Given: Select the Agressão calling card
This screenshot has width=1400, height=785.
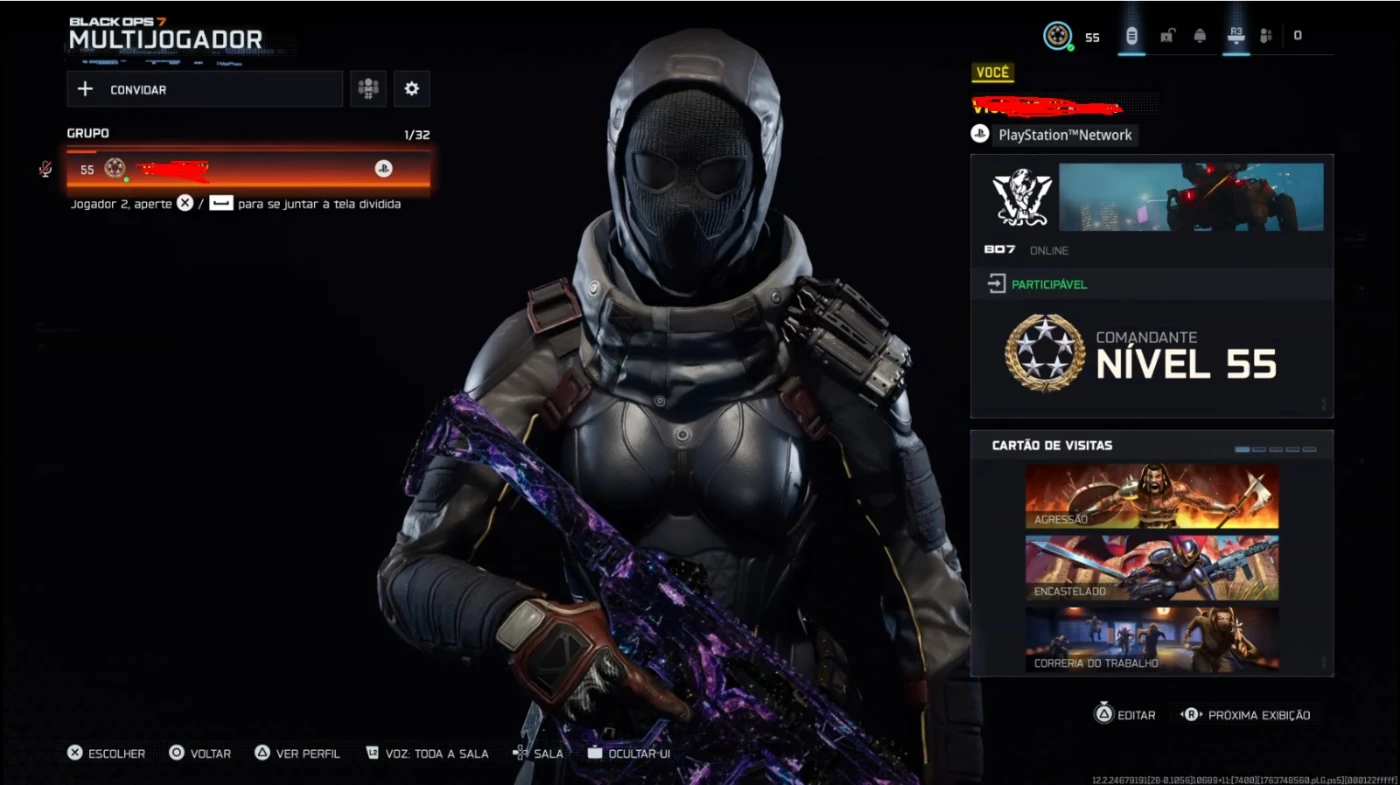Looking at the screenshot, I should [1151, 496].
